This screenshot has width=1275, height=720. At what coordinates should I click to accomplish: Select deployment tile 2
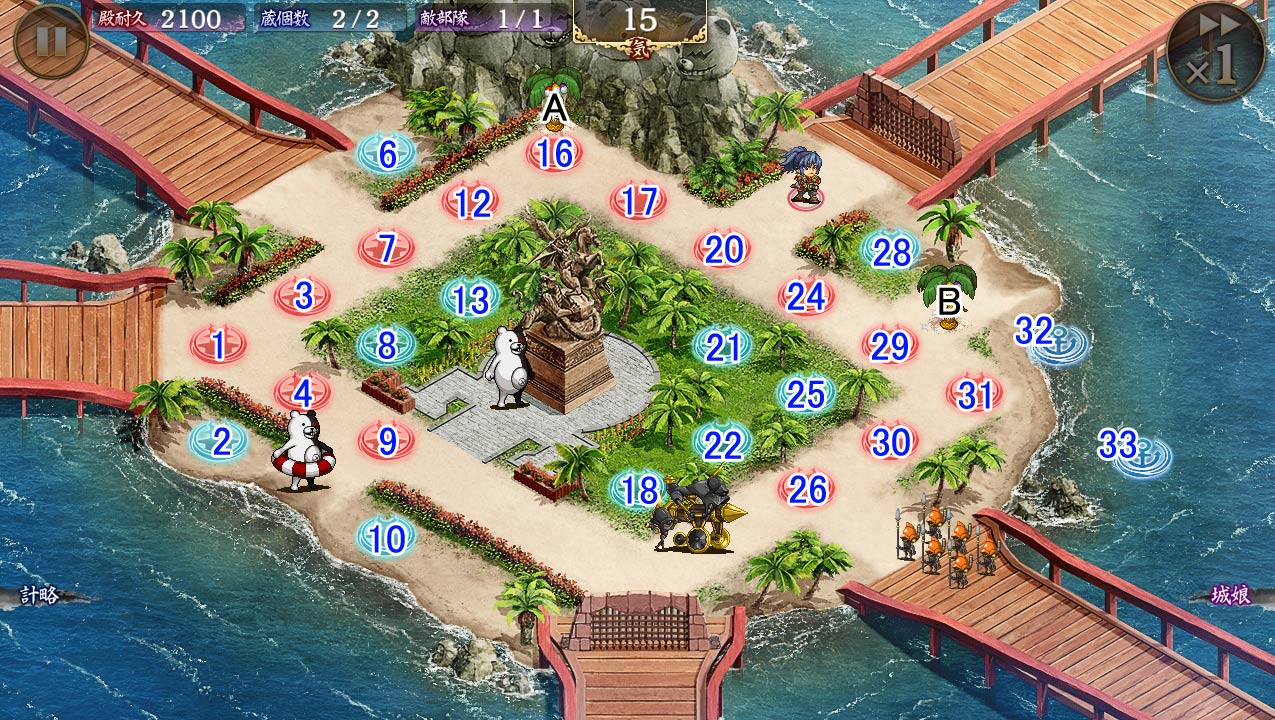220,441
